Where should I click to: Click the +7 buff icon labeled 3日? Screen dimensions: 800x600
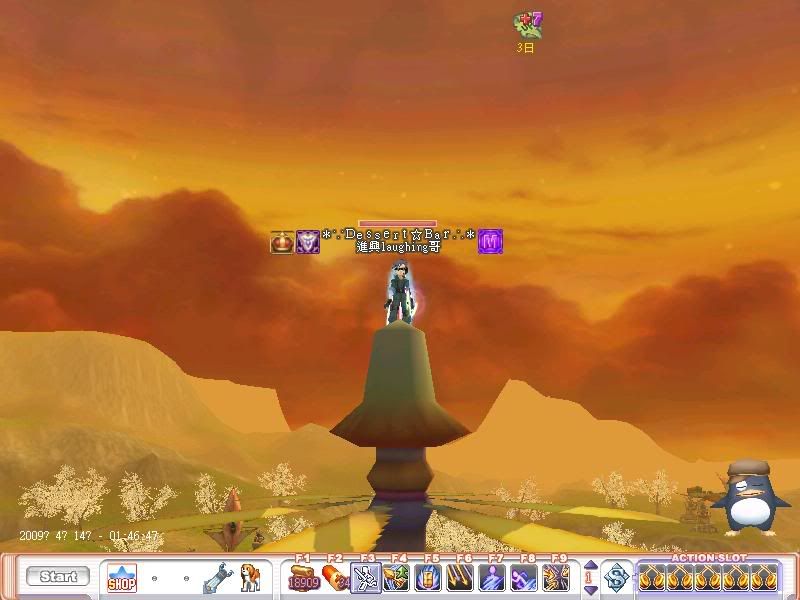tap(527, 25)
